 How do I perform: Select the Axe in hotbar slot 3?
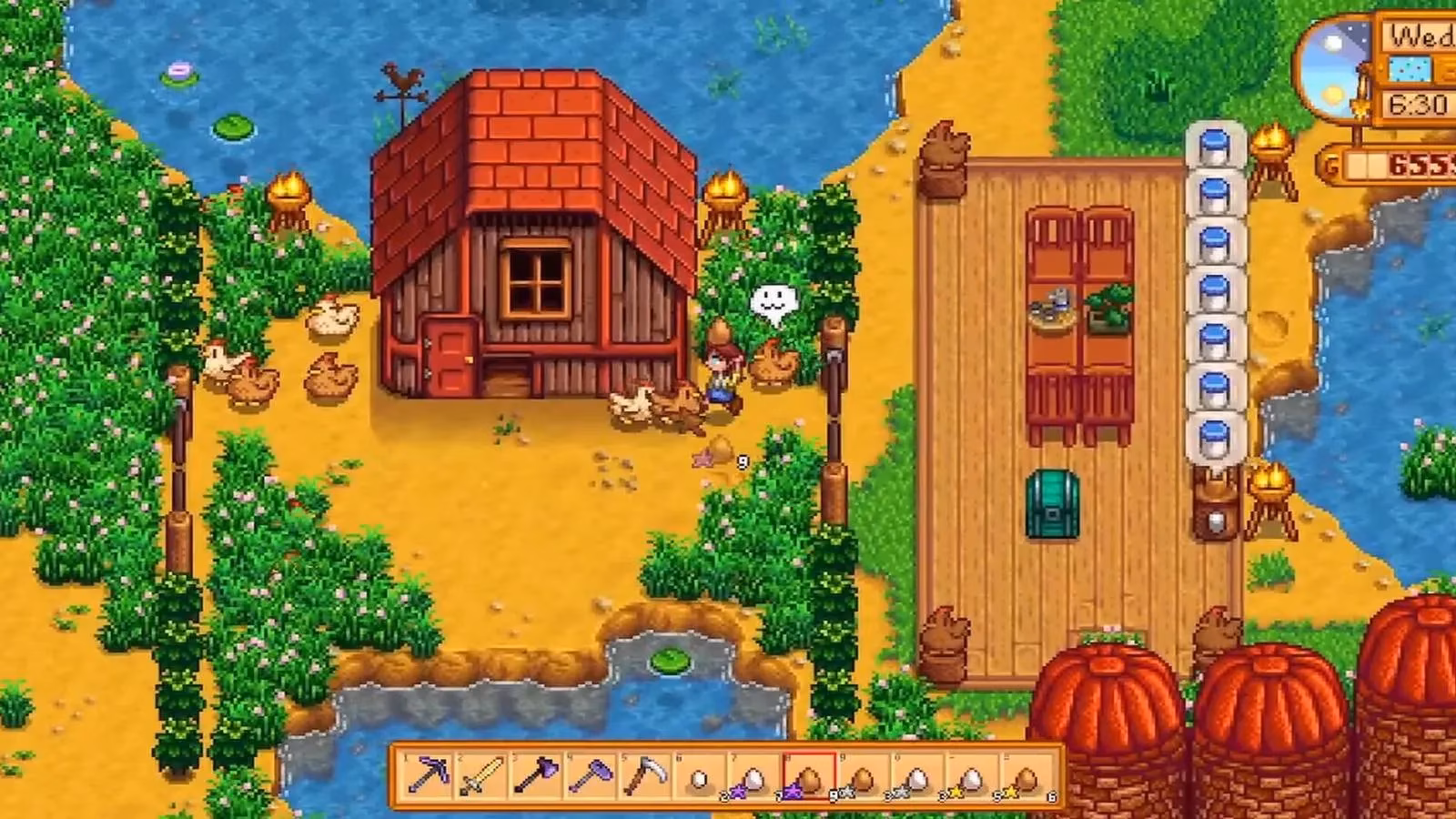pyautogui.click(x=534, y=773)
